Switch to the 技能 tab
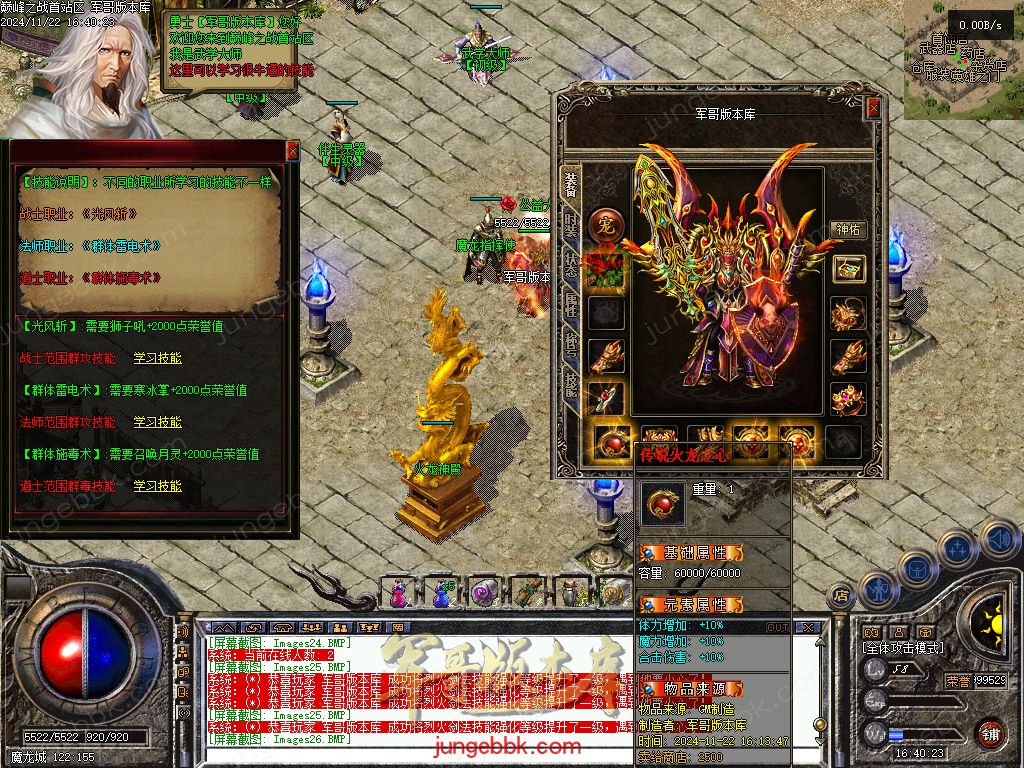The image size is (1024, 768). click(570, 385)
